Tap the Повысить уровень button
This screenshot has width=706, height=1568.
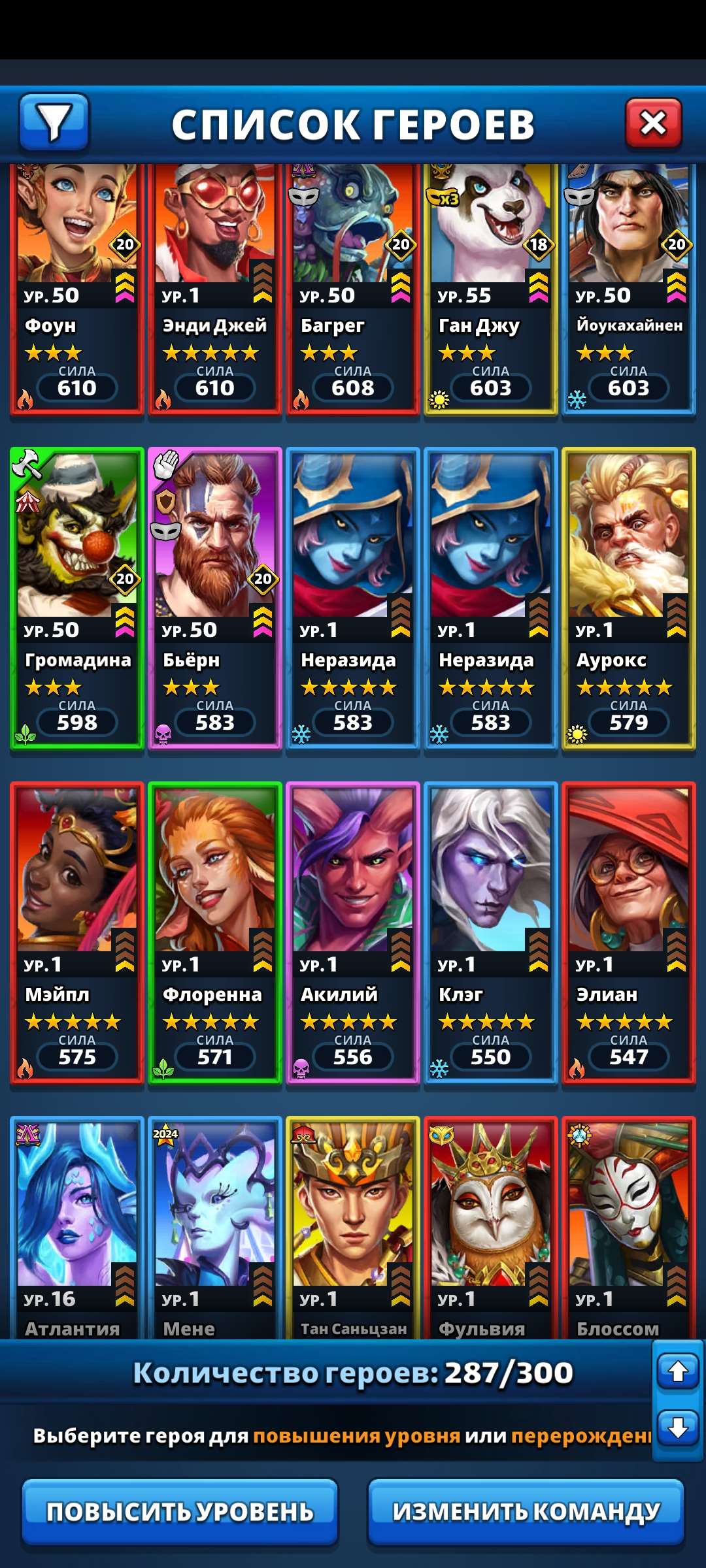[x=180, y=1511]
